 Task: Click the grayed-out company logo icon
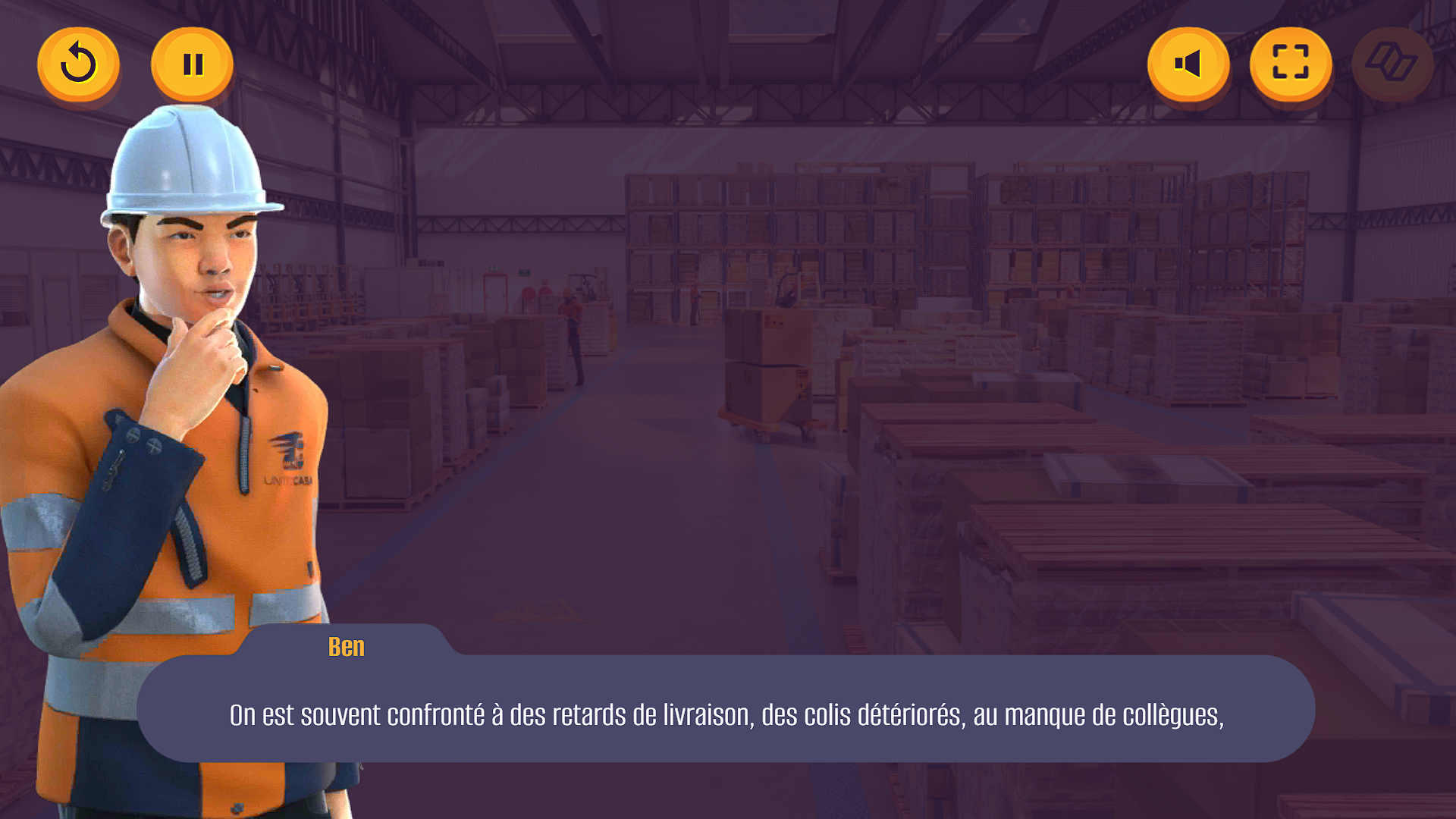pyautogui.click(x=1392, y=64)
